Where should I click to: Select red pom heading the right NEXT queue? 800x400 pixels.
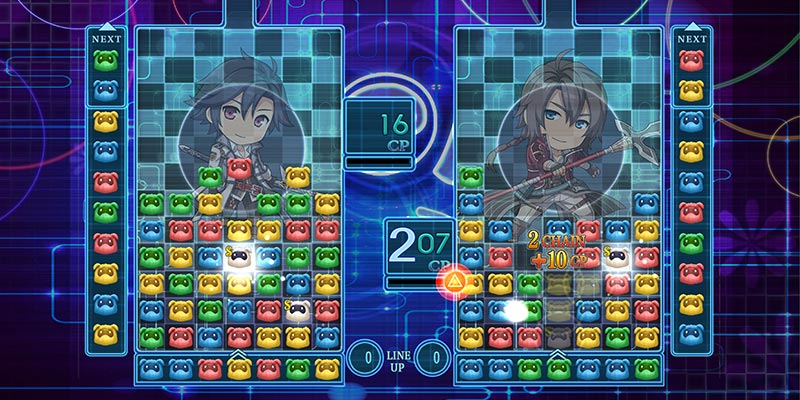coord(691,61)
